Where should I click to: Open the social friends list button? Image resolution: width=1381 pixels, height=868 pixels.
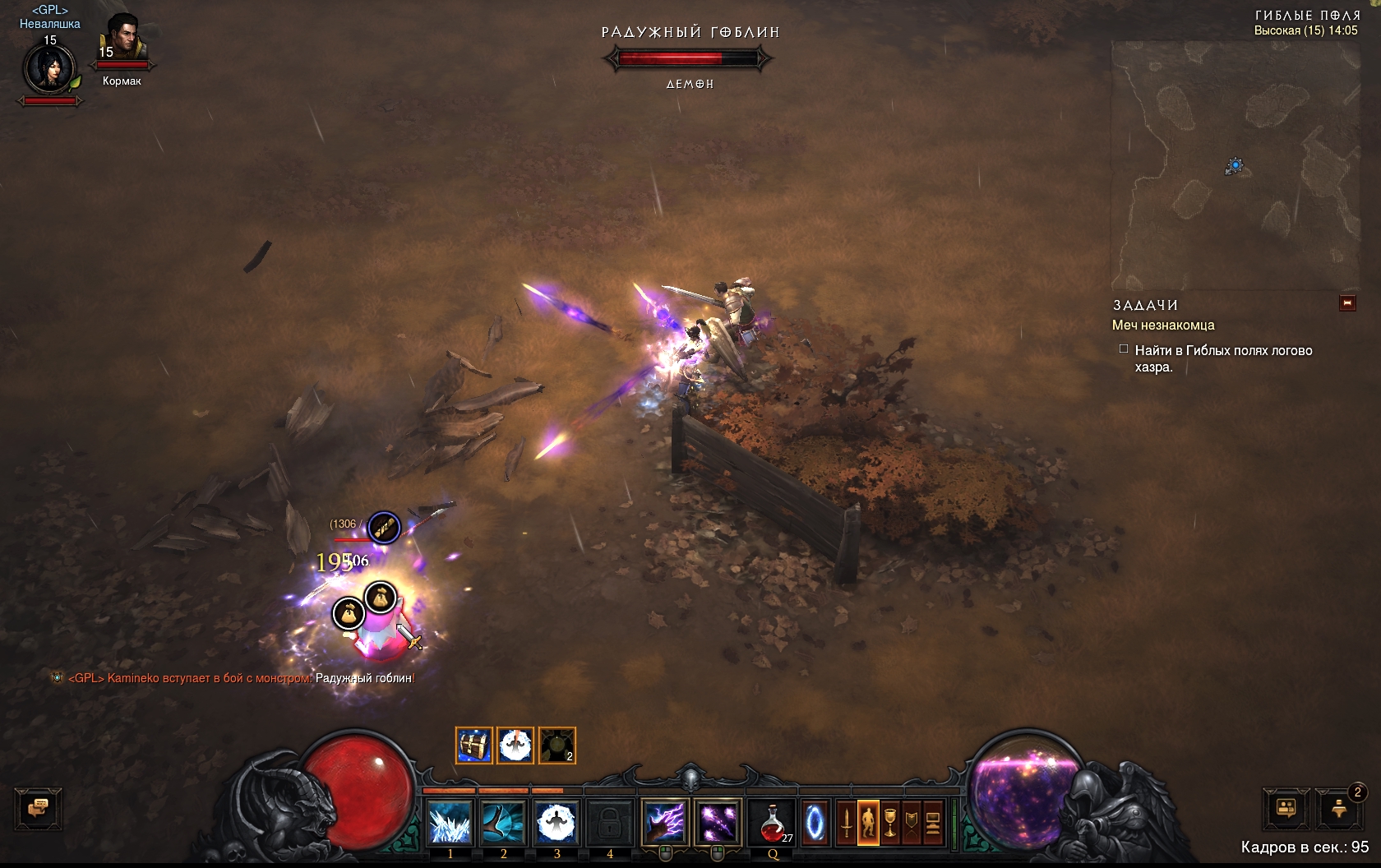(x=1286, y=809)
